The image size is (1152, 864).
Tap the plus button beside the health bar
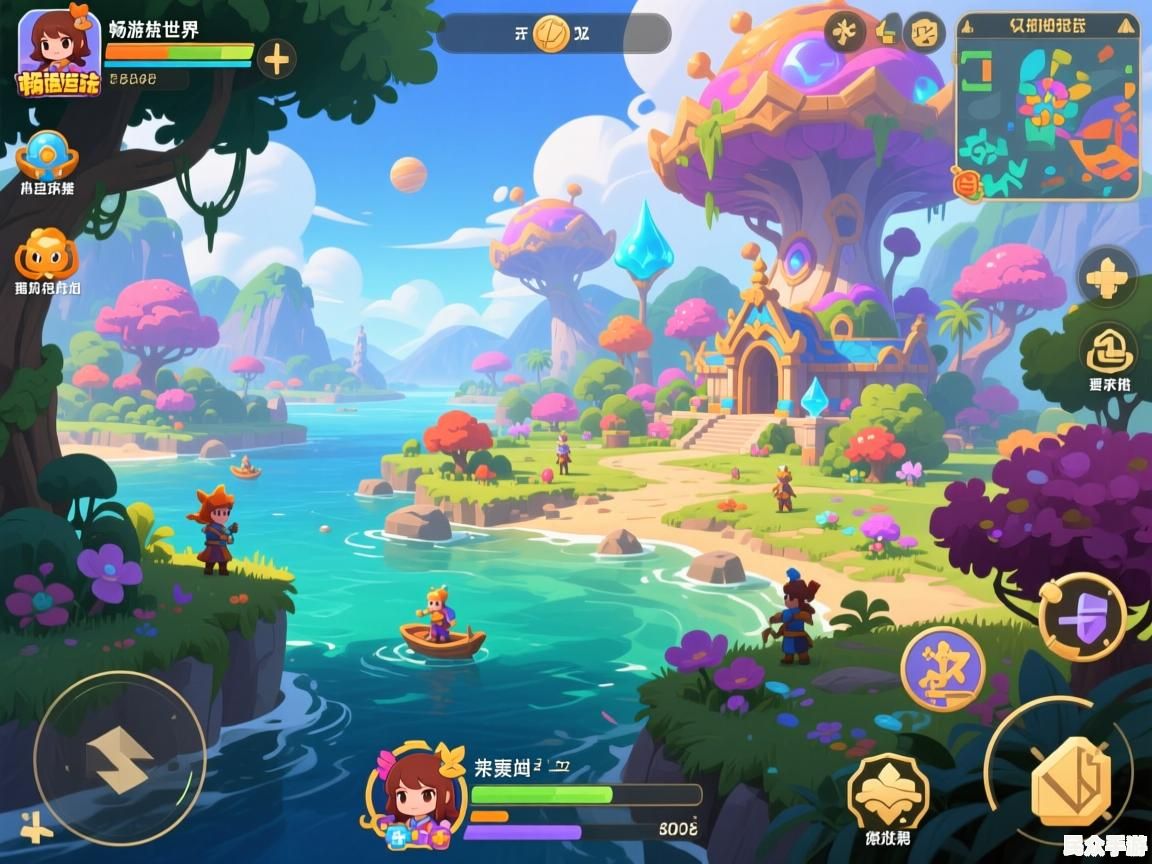276,60
